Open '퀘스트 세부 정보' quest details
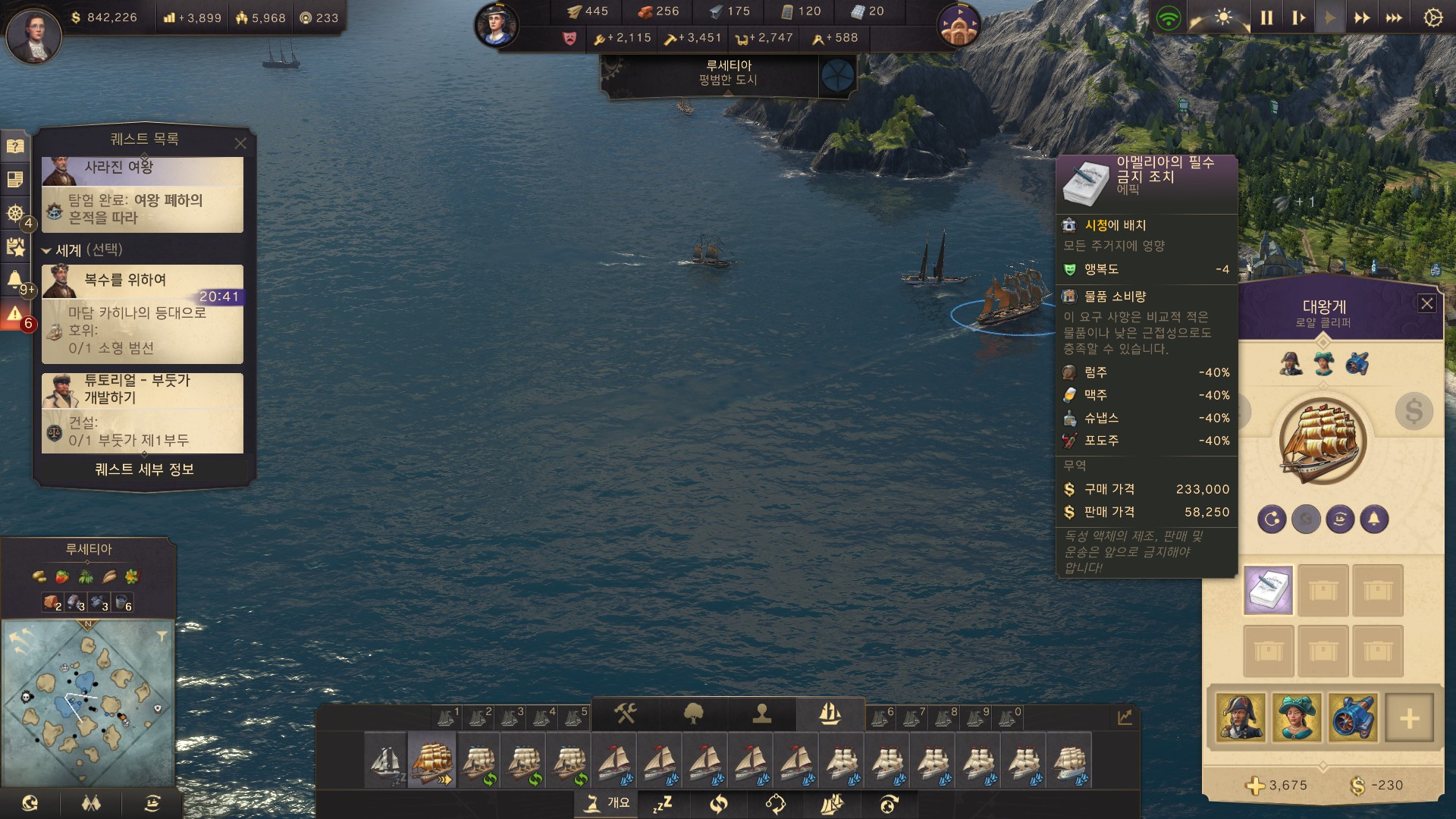 [x=144, y=469]
